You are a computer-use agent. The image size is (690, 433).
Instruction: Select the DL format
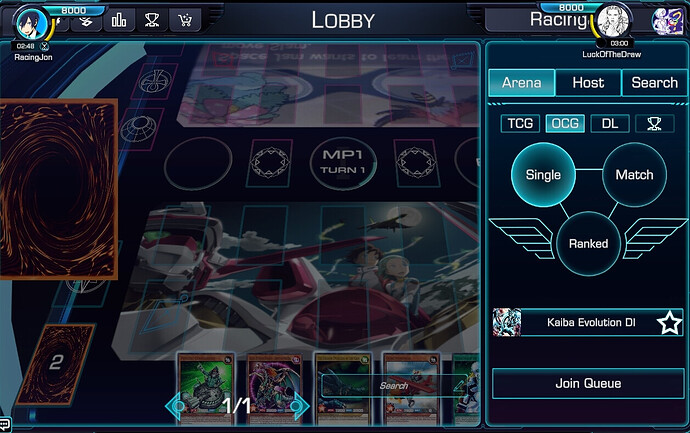609,124
